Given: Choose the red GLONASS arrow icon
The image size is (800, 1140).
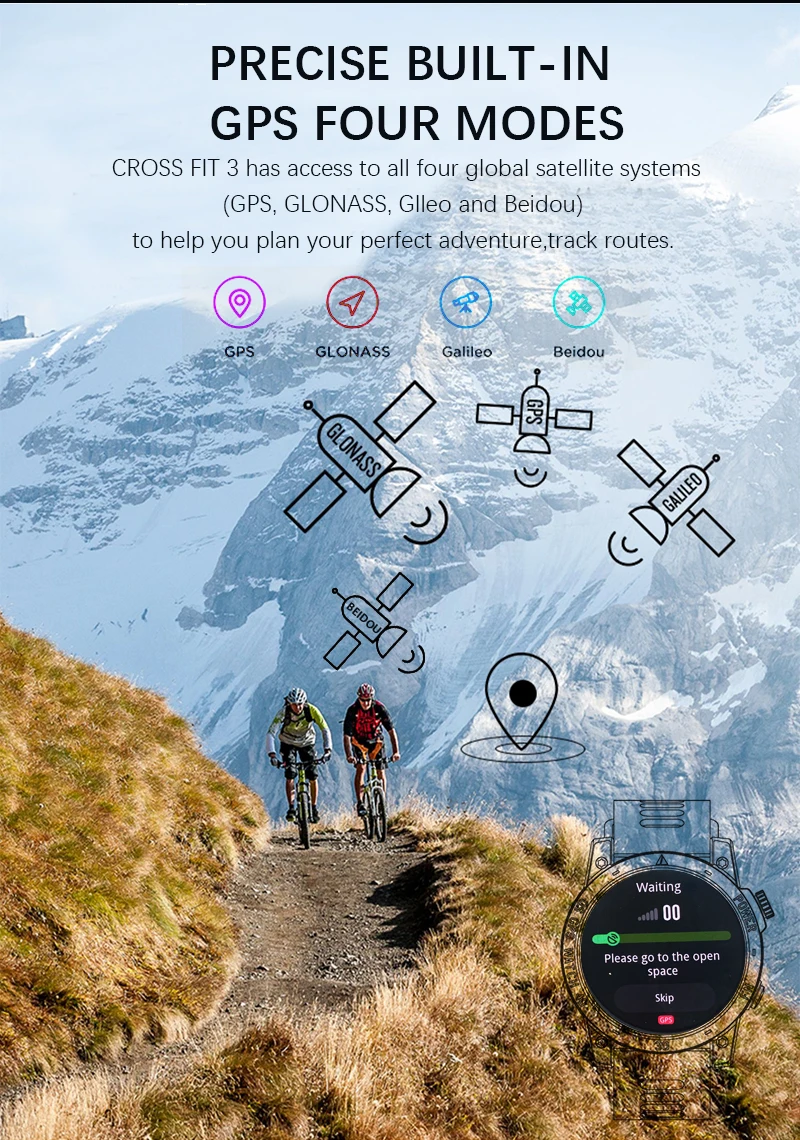Looking at the screenshot, I should 353,302.
